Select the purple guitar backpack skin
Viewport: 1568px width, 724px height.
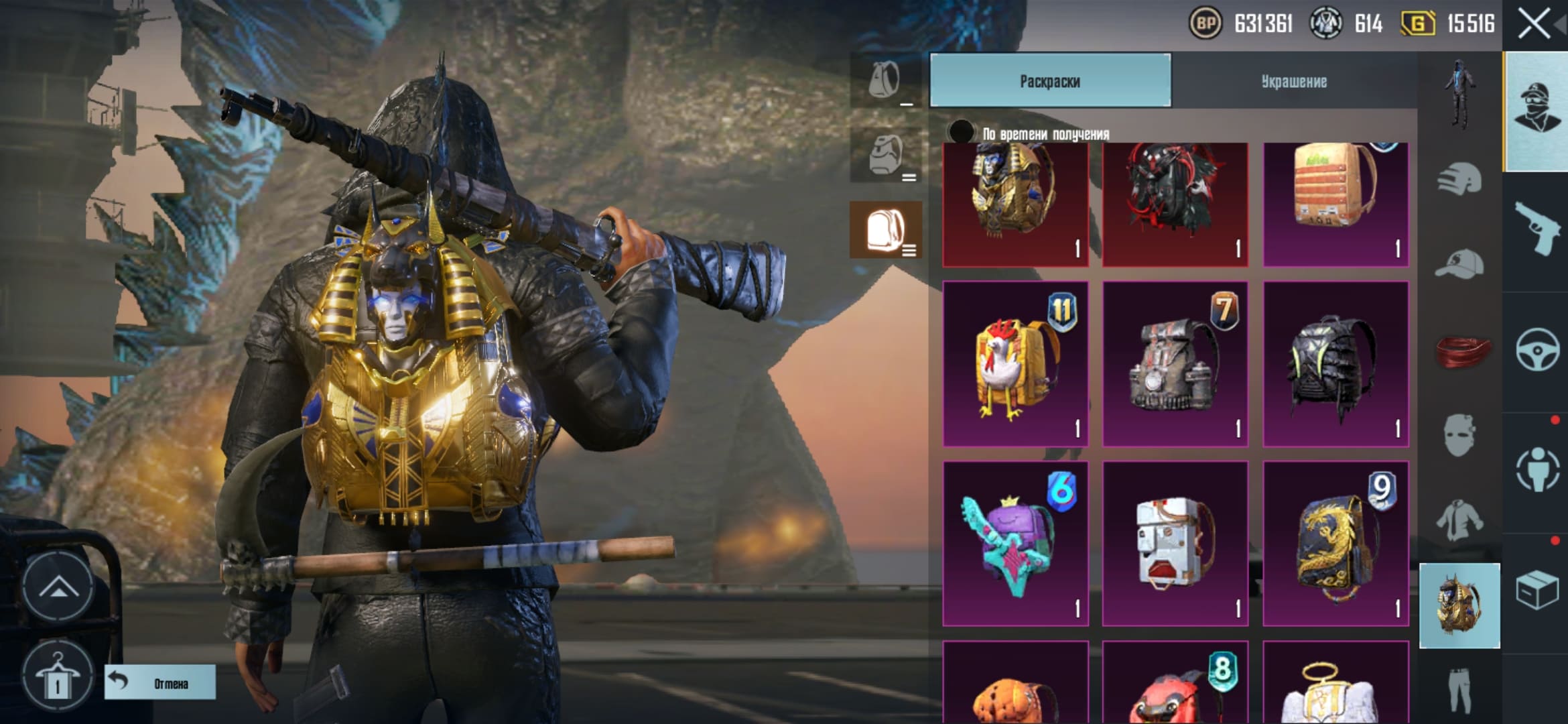click(1015, 544)
